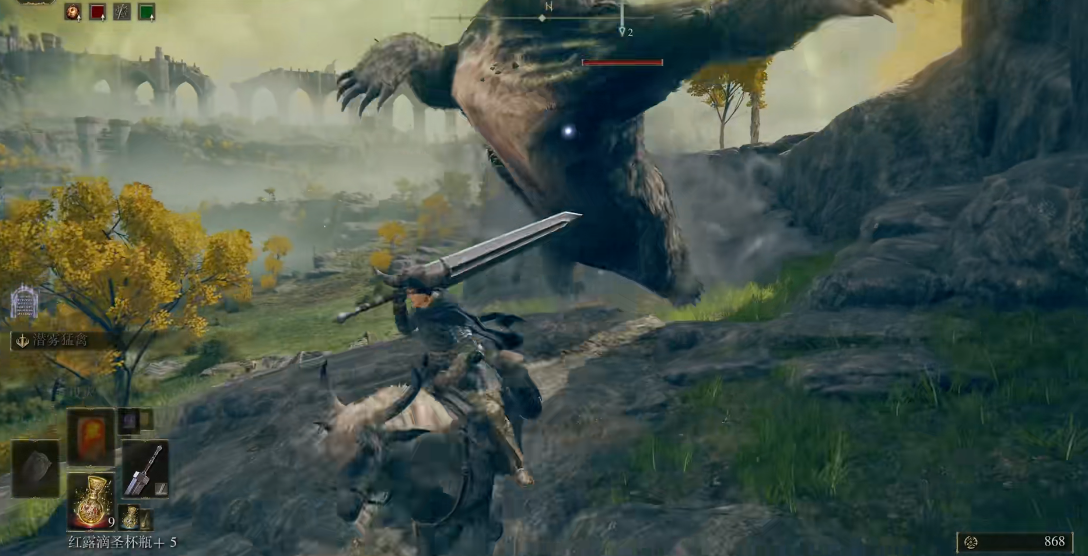Click the 潜雾猛禽 skill label
Screen dimensions: 1088x556
[62, 341]
